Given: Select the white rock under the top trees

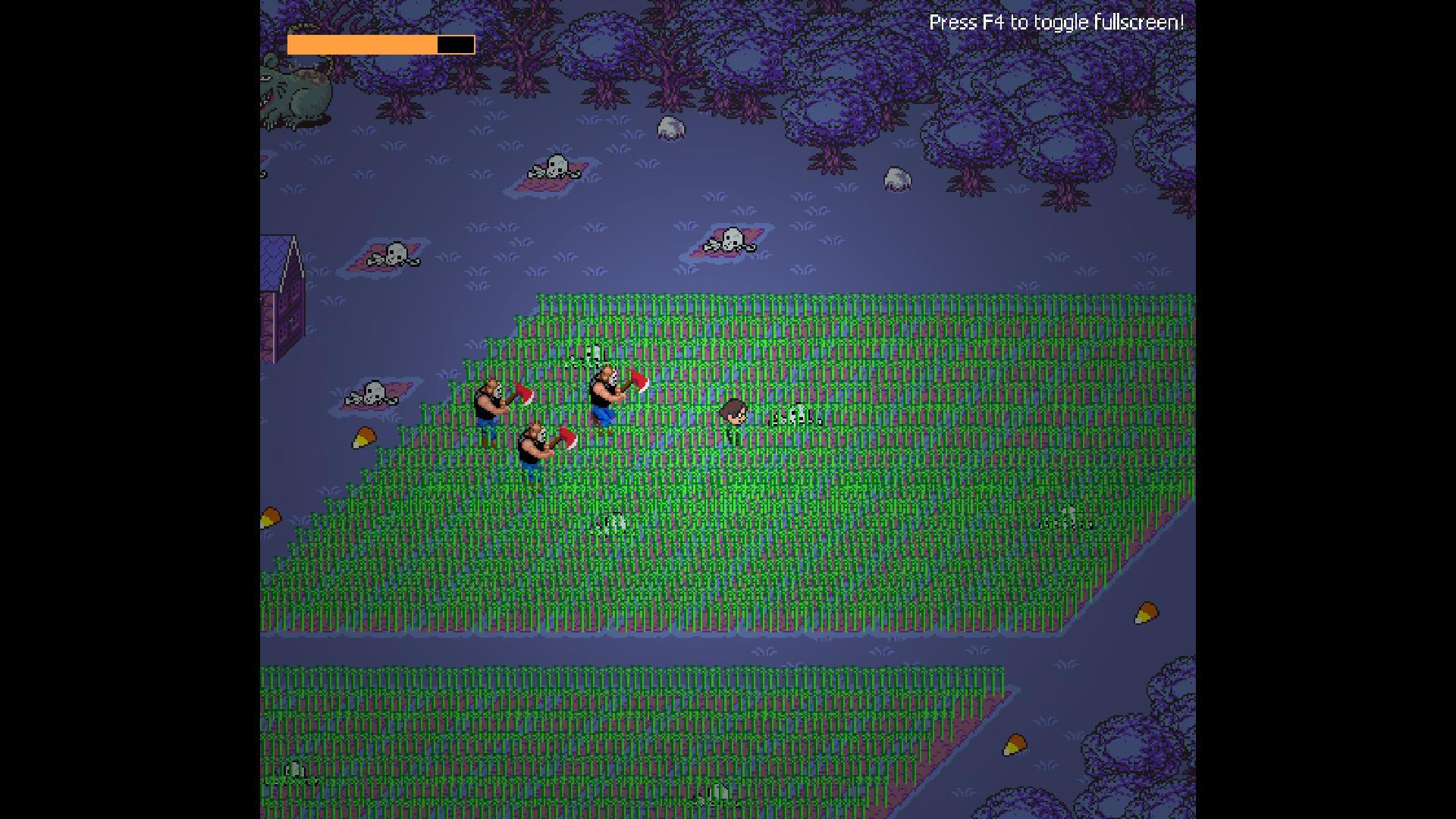Looking at the screenshot, I should click(x=671, y=129).
